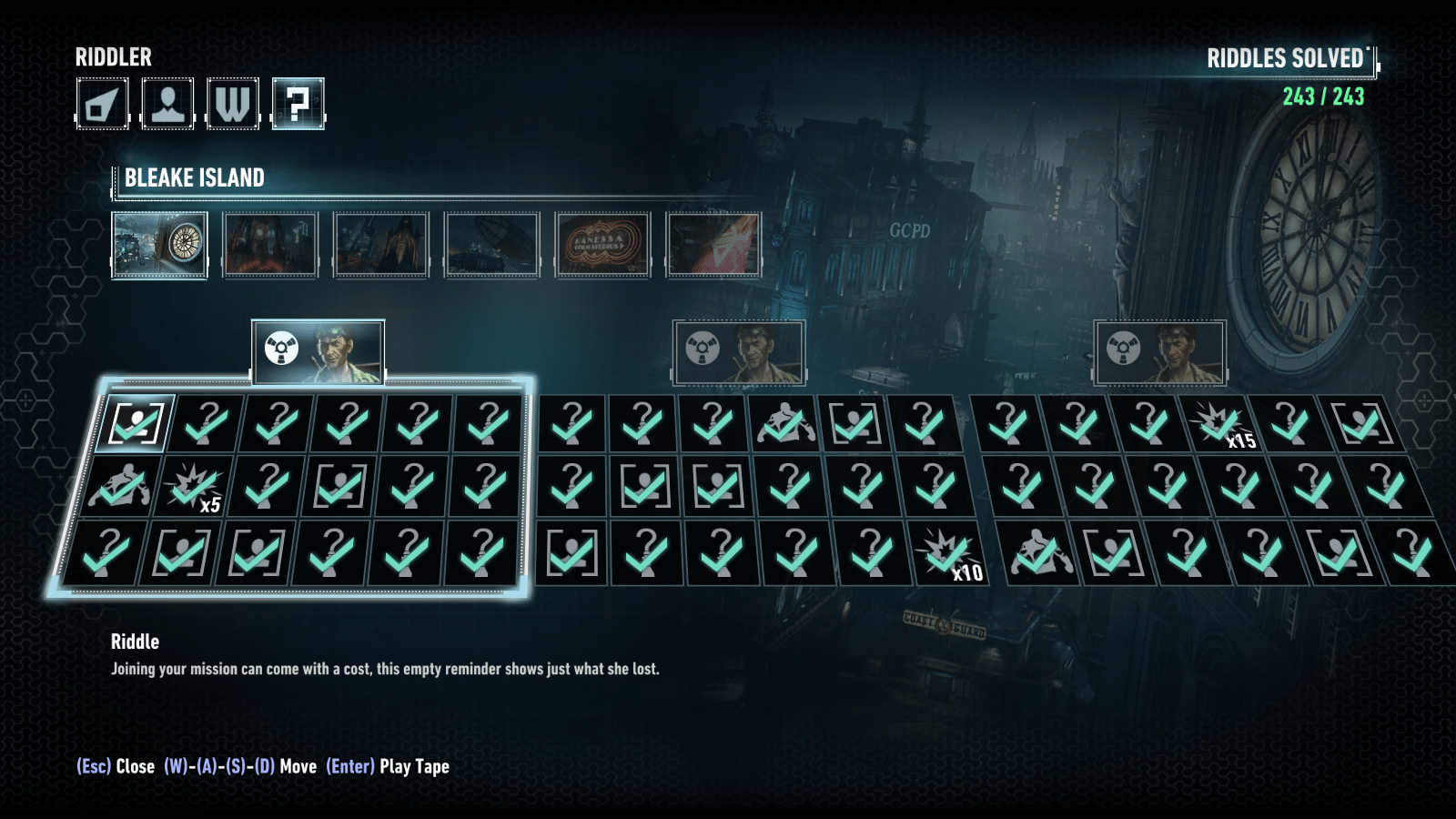1456x819 pixels.
Task: Choose the Panessa Film Studios thumbnail
Action: click(x=602, y=245)
